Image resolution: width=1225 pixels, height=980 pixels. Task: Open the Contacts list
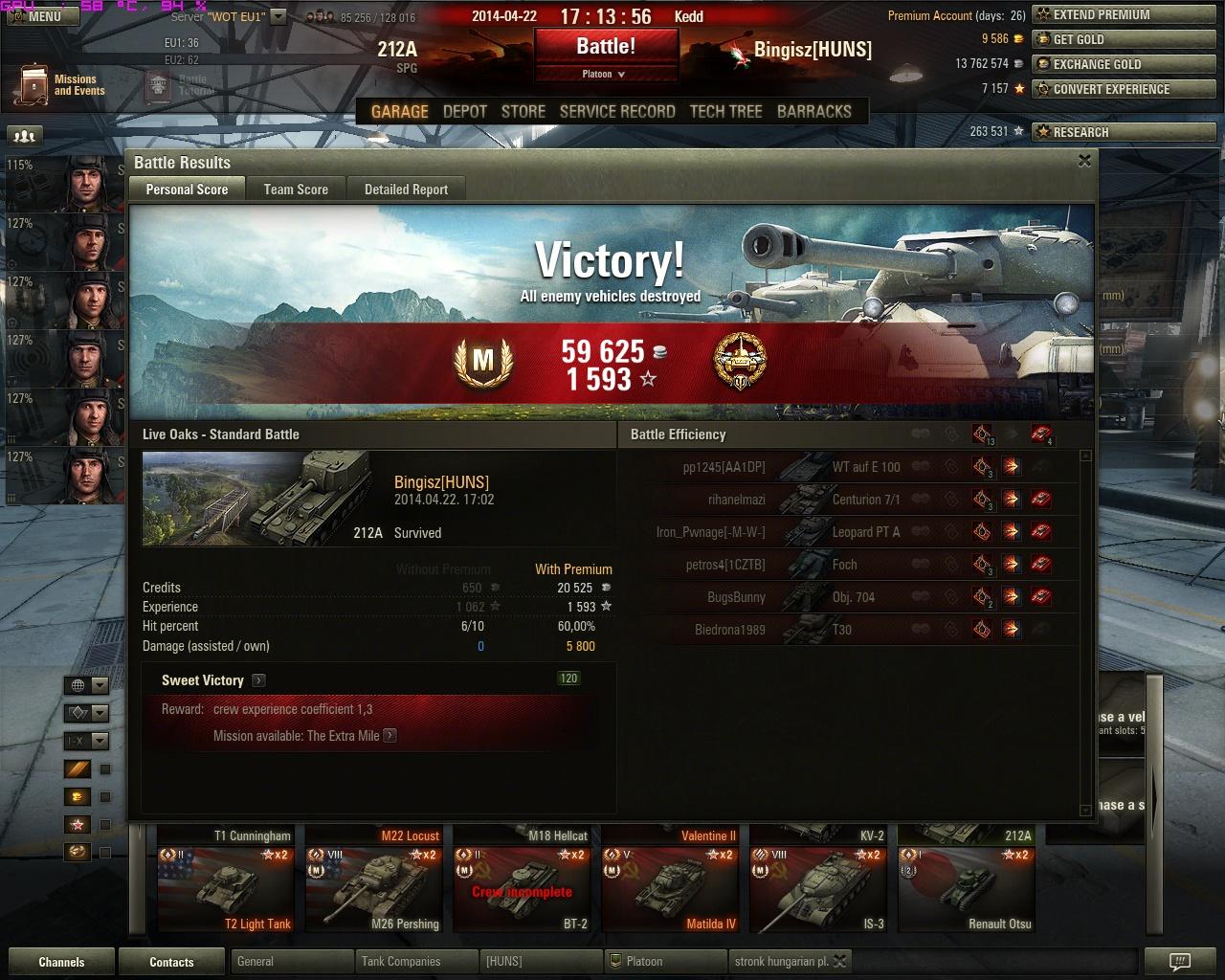[171, 962]
